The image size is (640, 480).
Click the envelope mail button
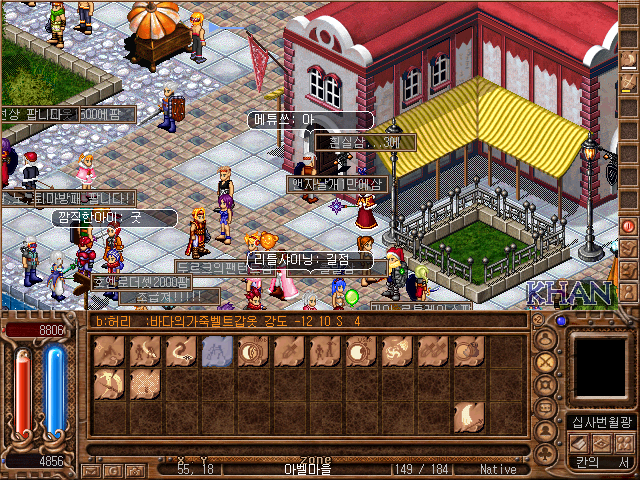pos(90,470)
